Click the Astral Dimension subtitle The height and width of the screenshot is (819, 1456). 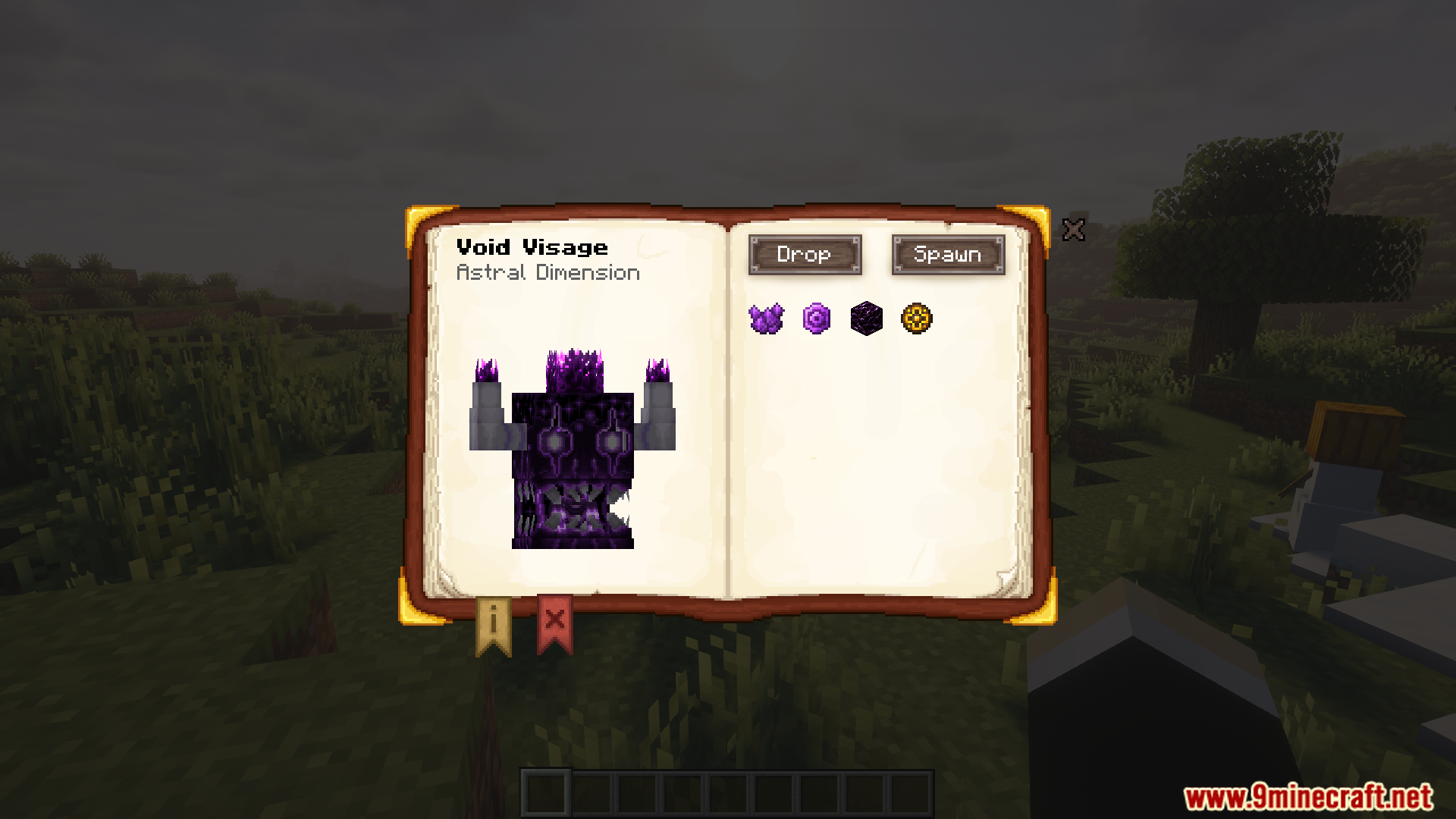pos(548,272)
